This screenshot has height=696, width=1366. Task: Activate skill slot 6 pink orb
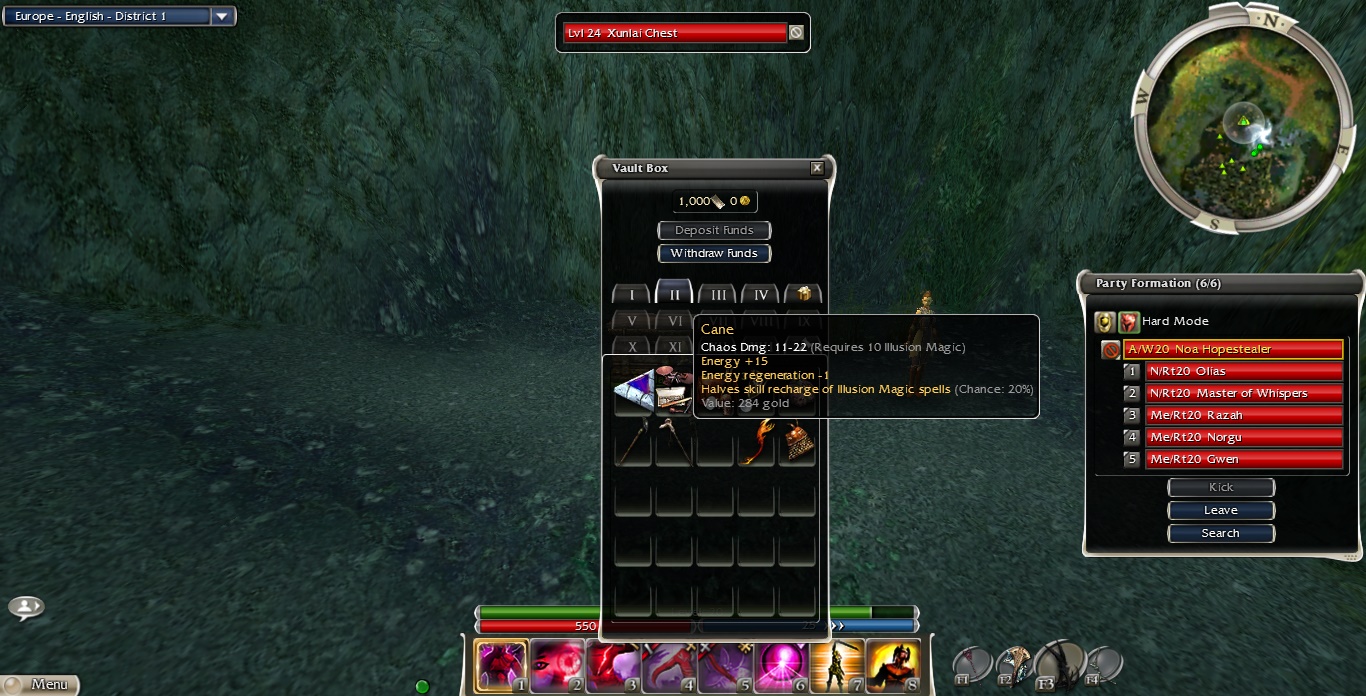click(x=782, y=666)
